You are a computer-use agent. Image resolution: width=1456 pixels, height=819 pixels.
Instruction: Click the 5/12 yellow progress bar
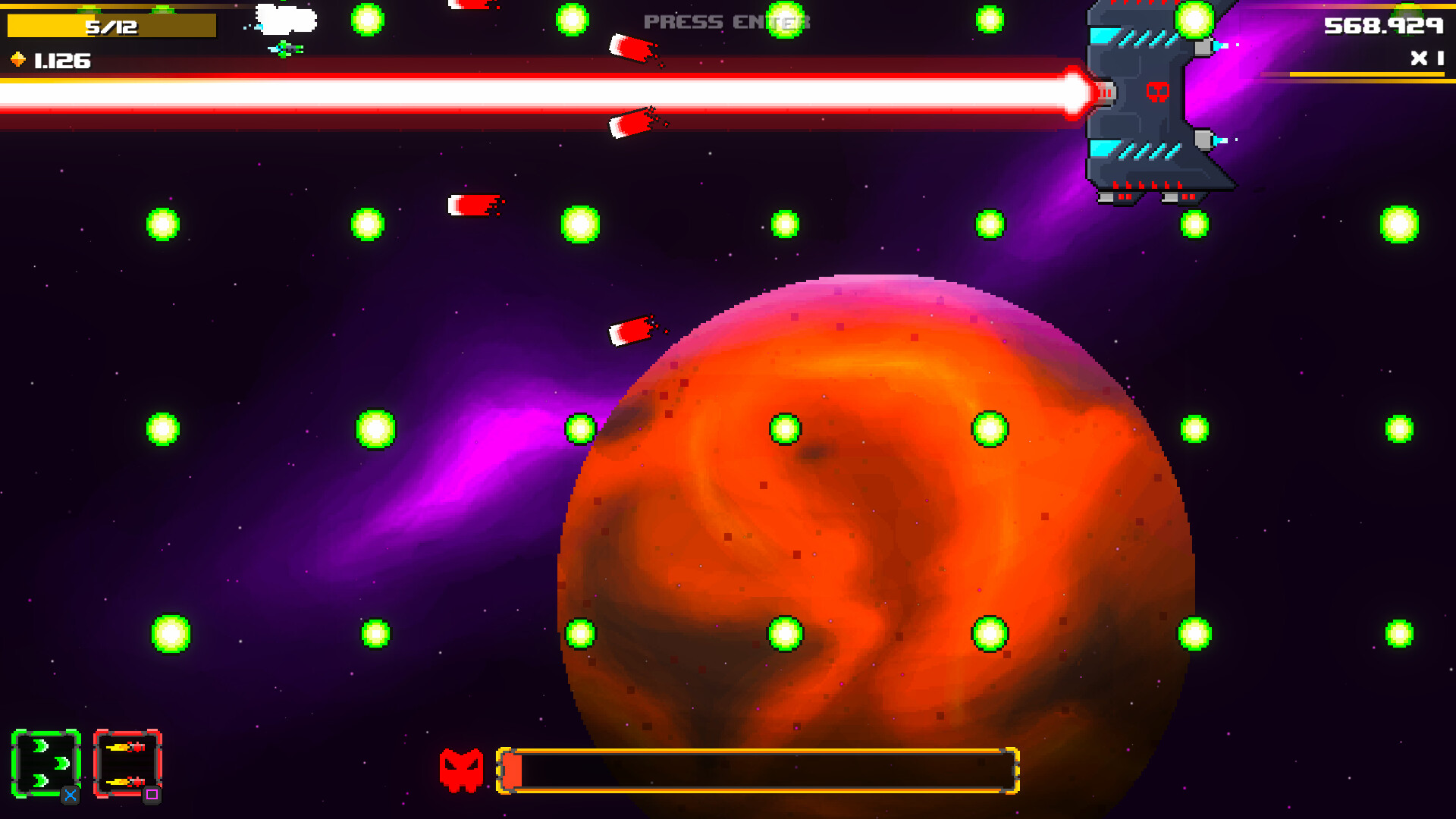pos(110,24)
